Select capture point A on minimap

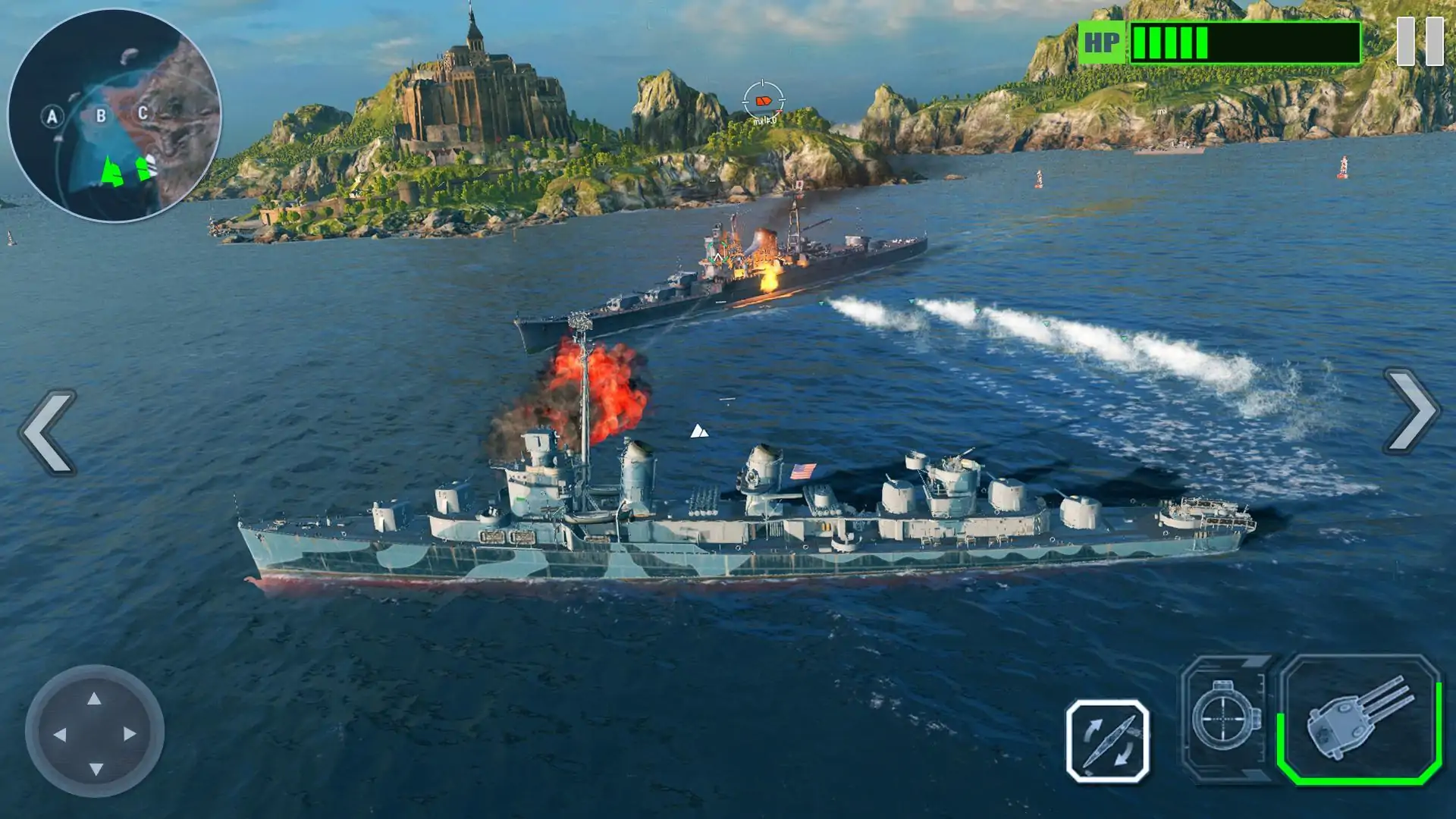coord(52,117)
